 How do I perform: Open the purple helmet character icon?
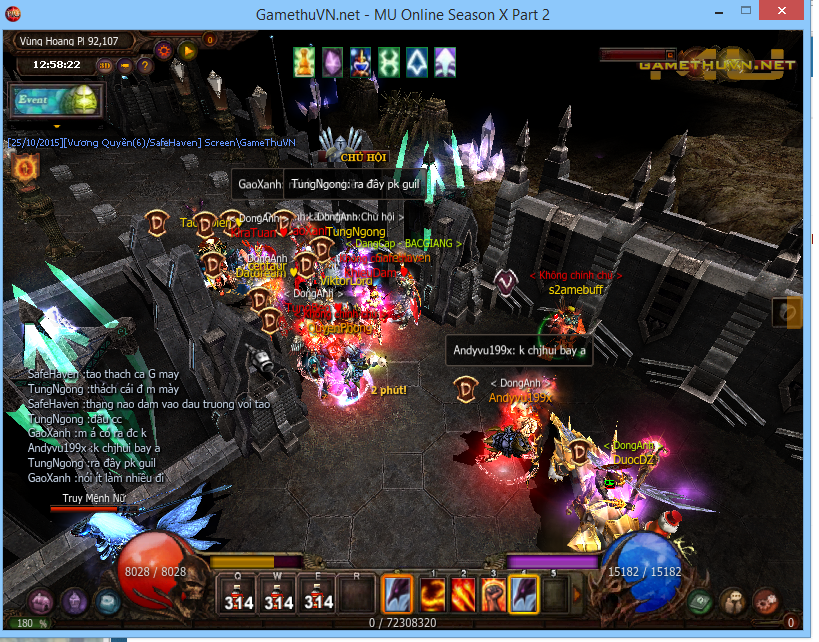tap(74, 601)
